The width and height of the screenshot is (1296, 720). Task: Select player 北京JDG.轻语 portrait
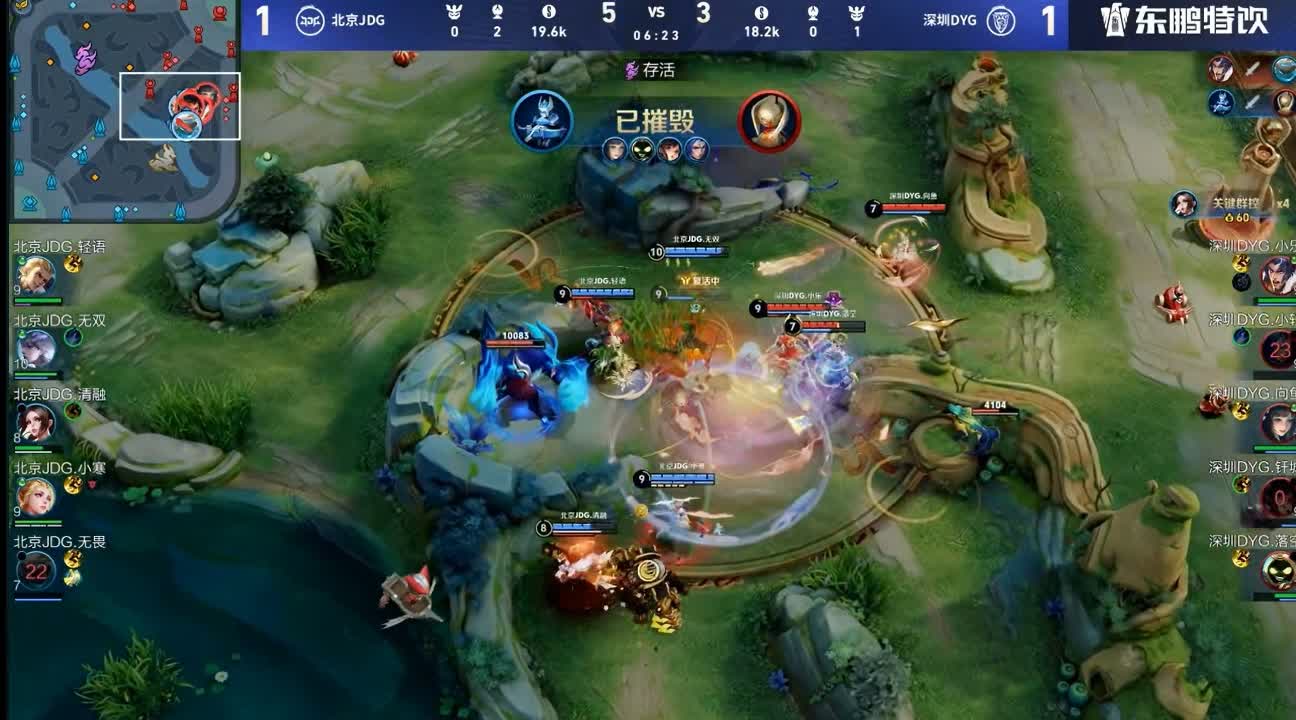36,276
